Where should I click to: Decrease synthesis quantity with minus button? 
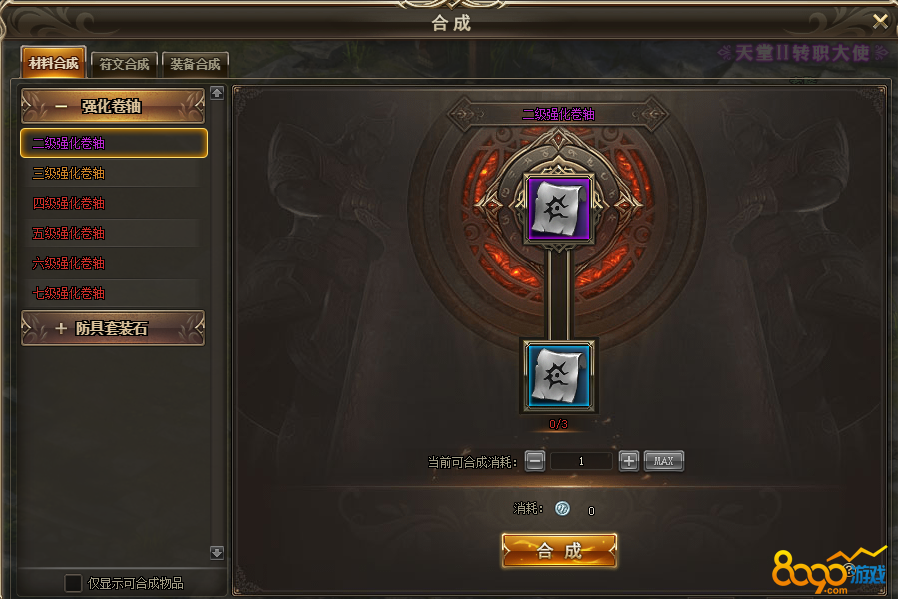pyautogui.click(x=535, y=461)
